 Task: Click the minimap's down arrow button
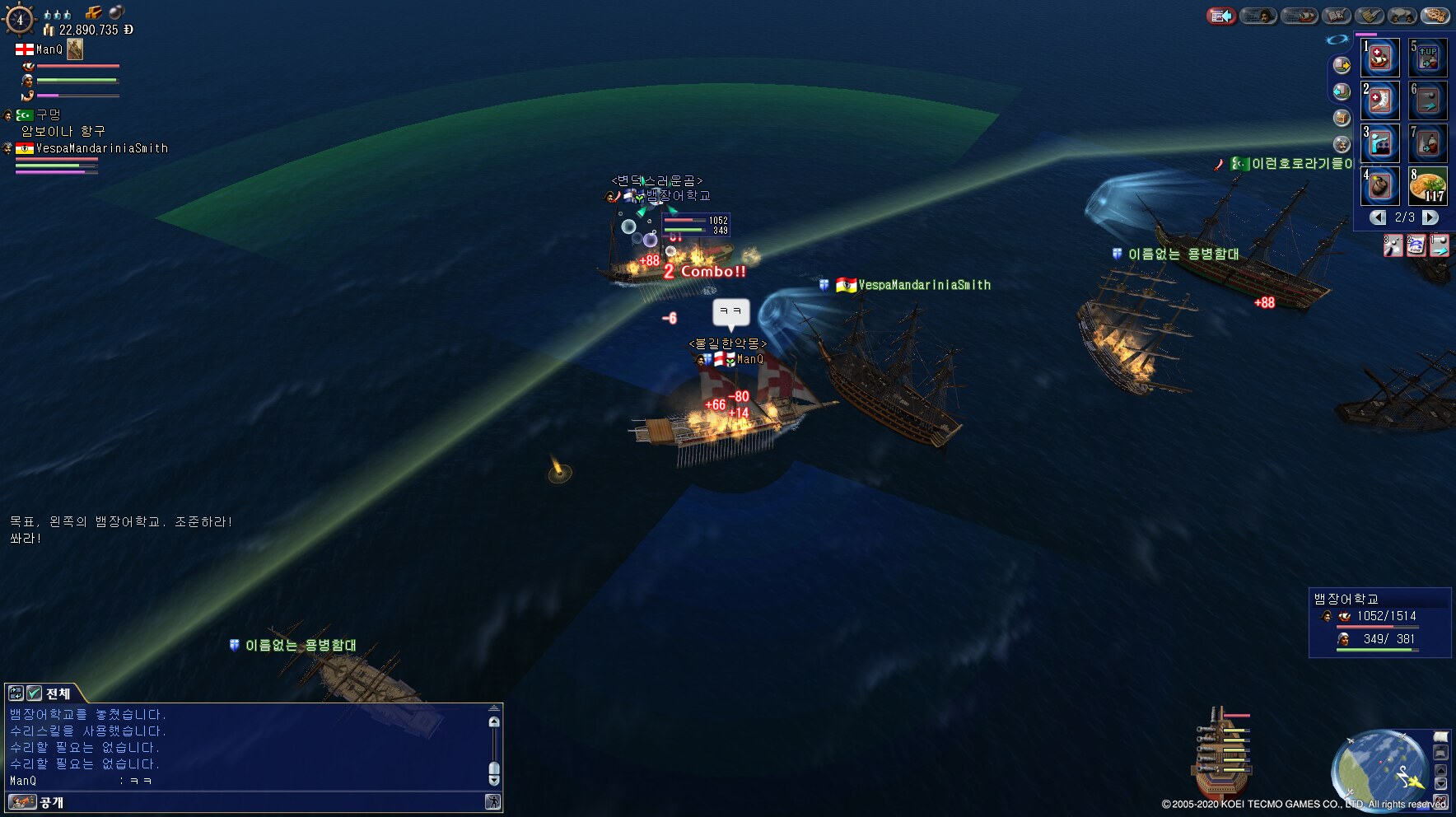coord(1440,783)
